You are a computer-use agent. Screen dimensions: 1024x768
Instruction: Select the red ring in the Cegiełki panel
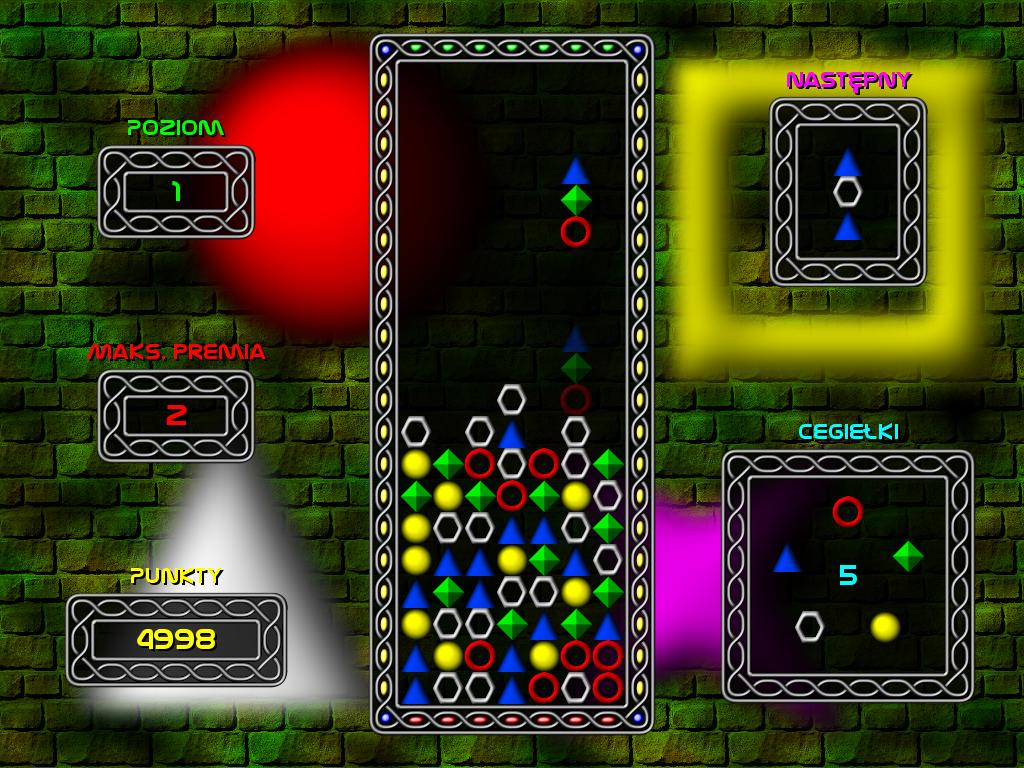point(847,511)
